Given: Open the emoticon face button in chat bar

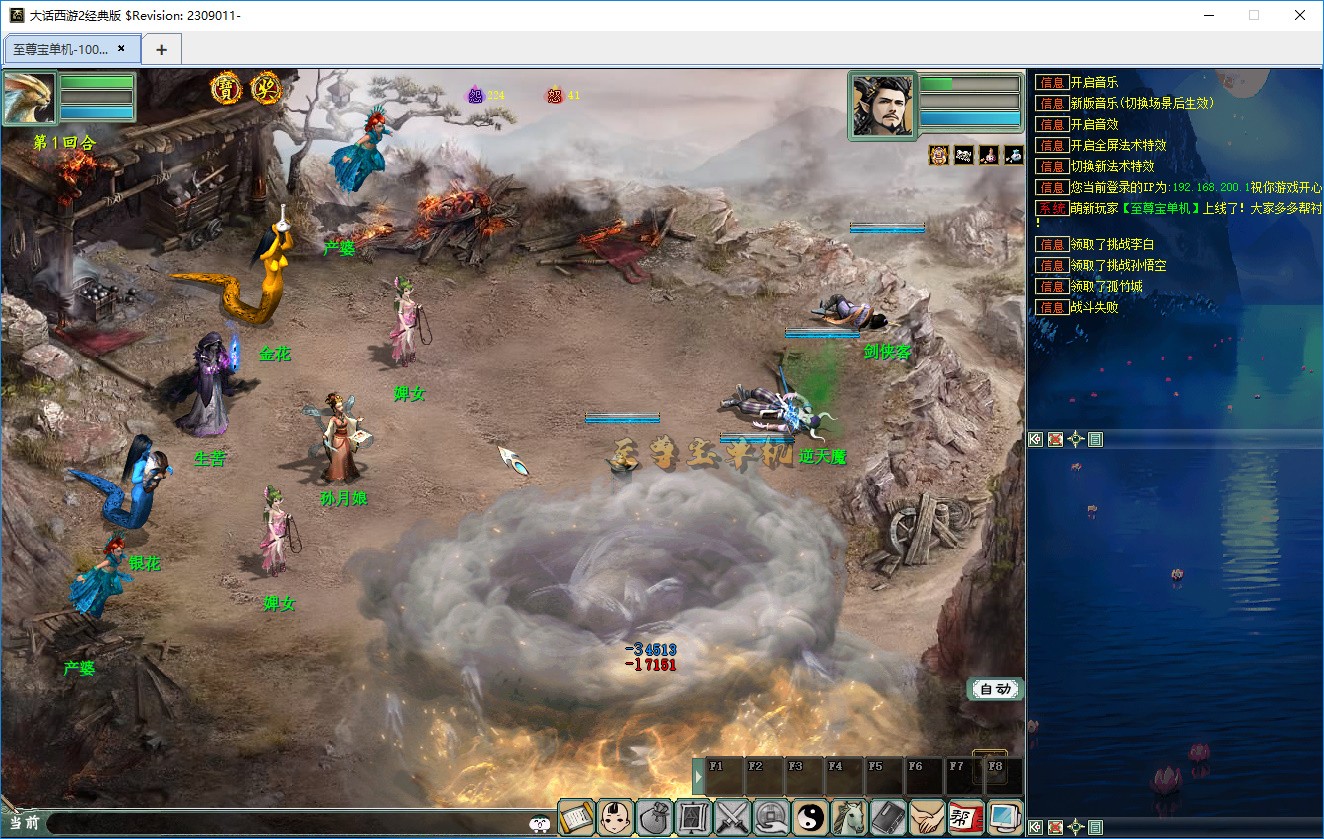Looking at the screenshot, I should click(x=539, y=824).
